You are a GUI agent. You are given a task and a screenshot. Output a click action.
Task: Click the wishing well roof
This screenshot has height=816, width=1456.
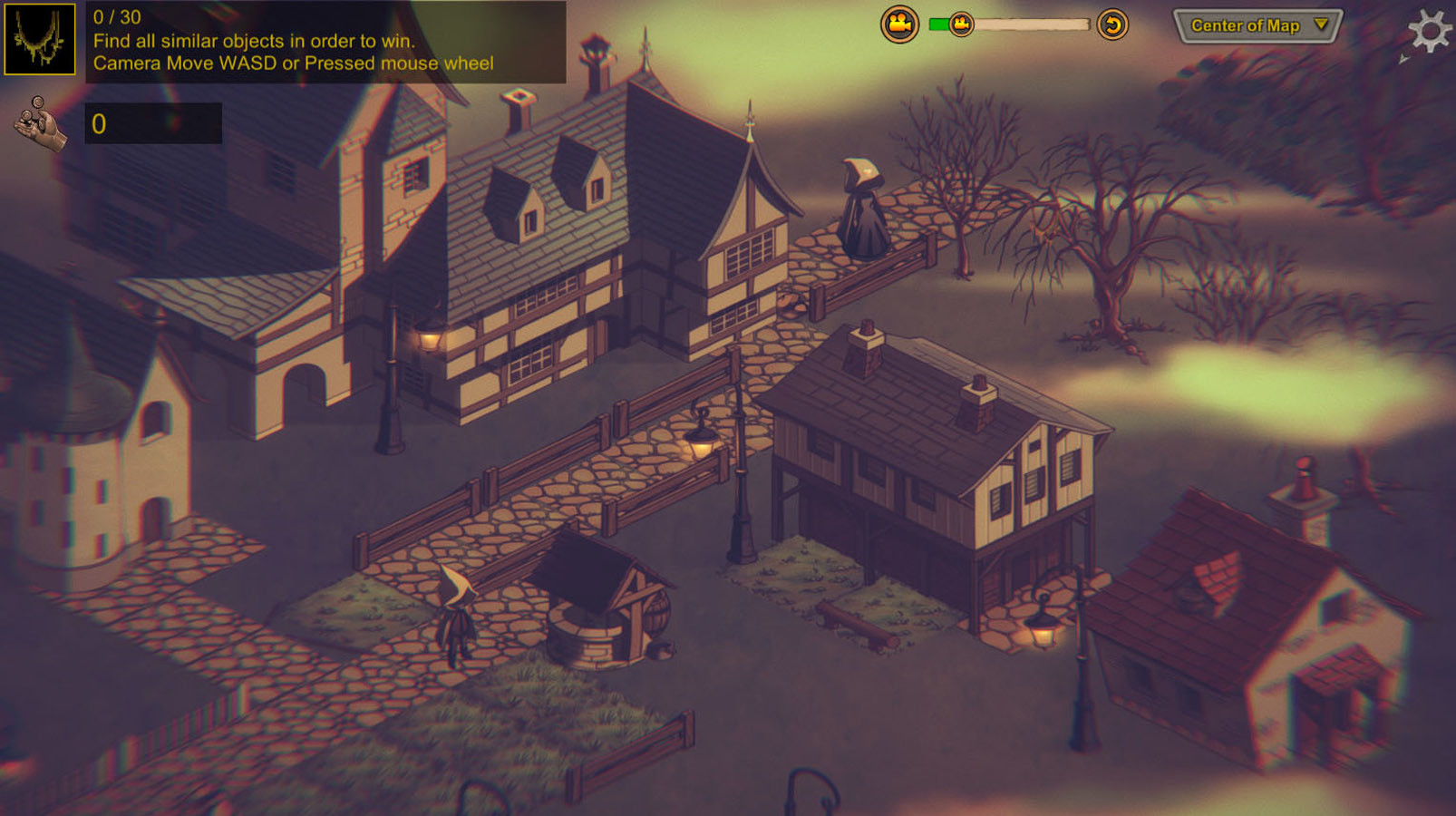(591, 567)
